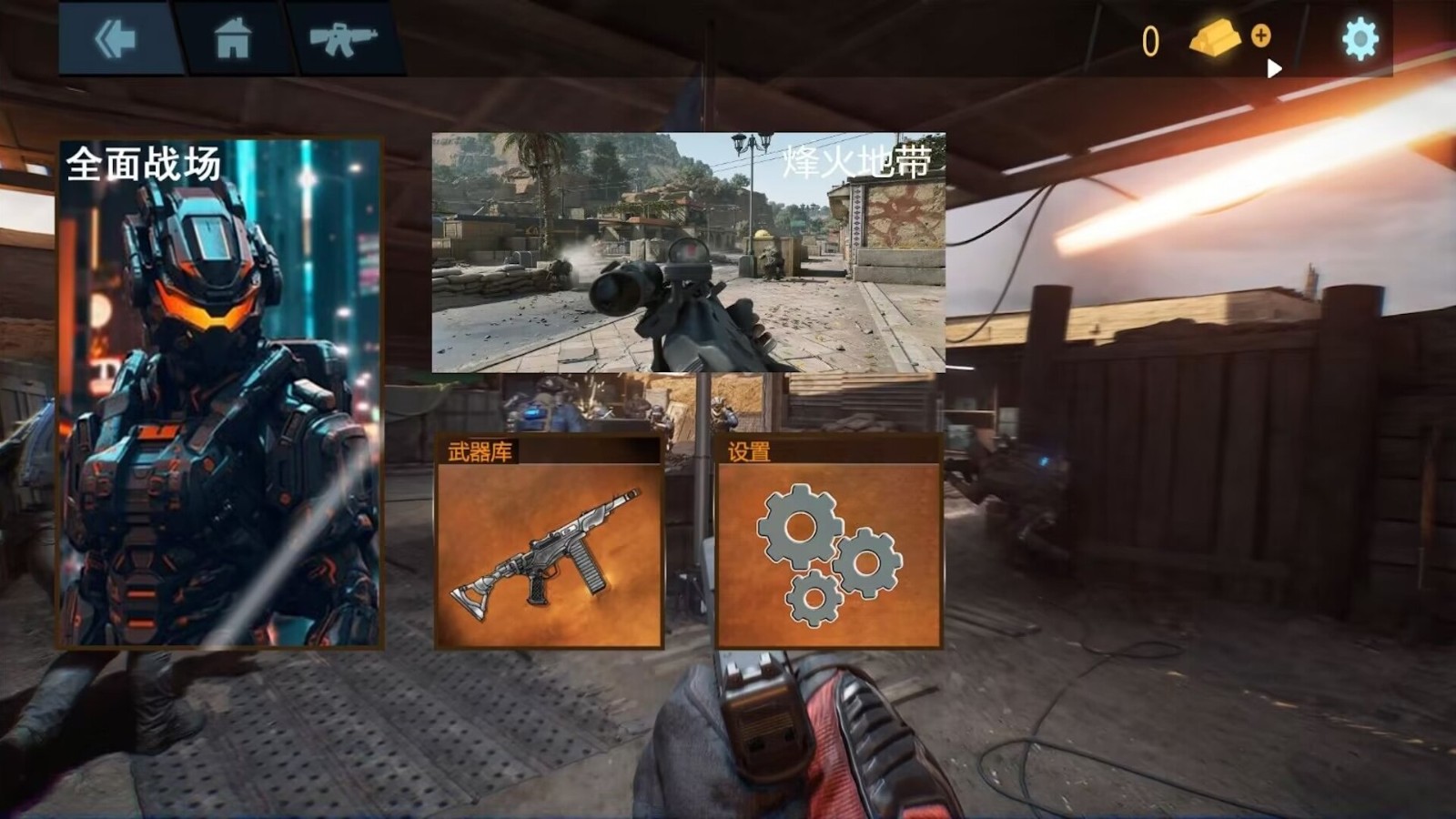Select the 全面战场 mode card
1456x819 pixels.
tap(219, 393)
